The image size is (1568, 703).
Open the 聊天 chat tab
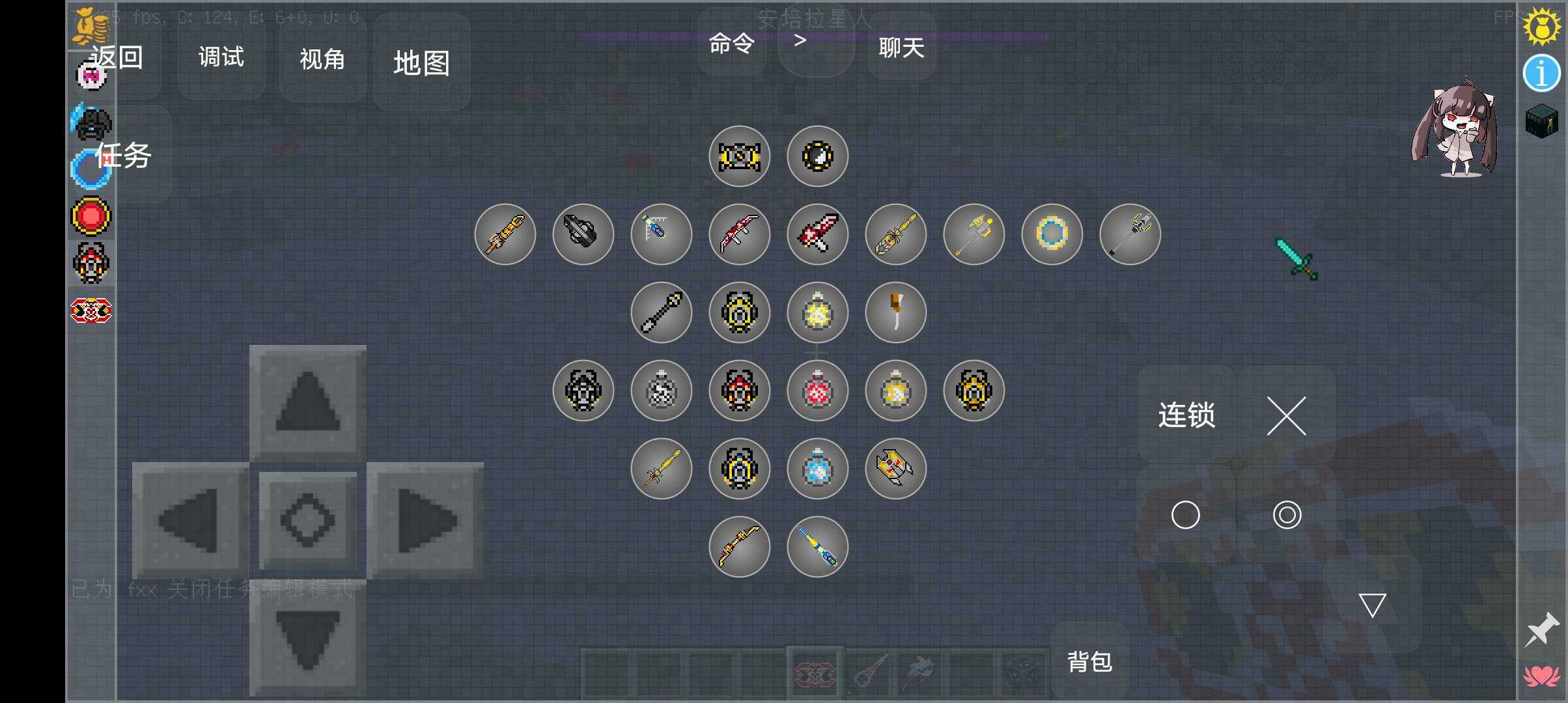[x=901, y=48]
